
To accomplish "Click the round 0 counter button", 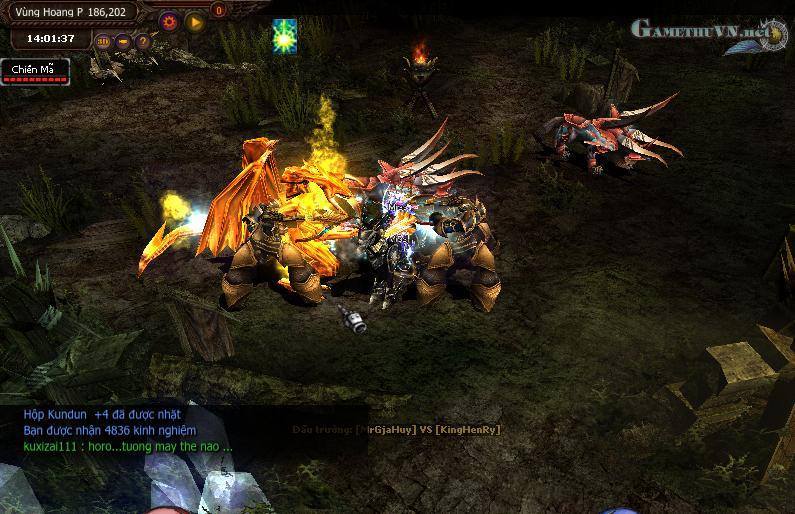I will [219, 10].
